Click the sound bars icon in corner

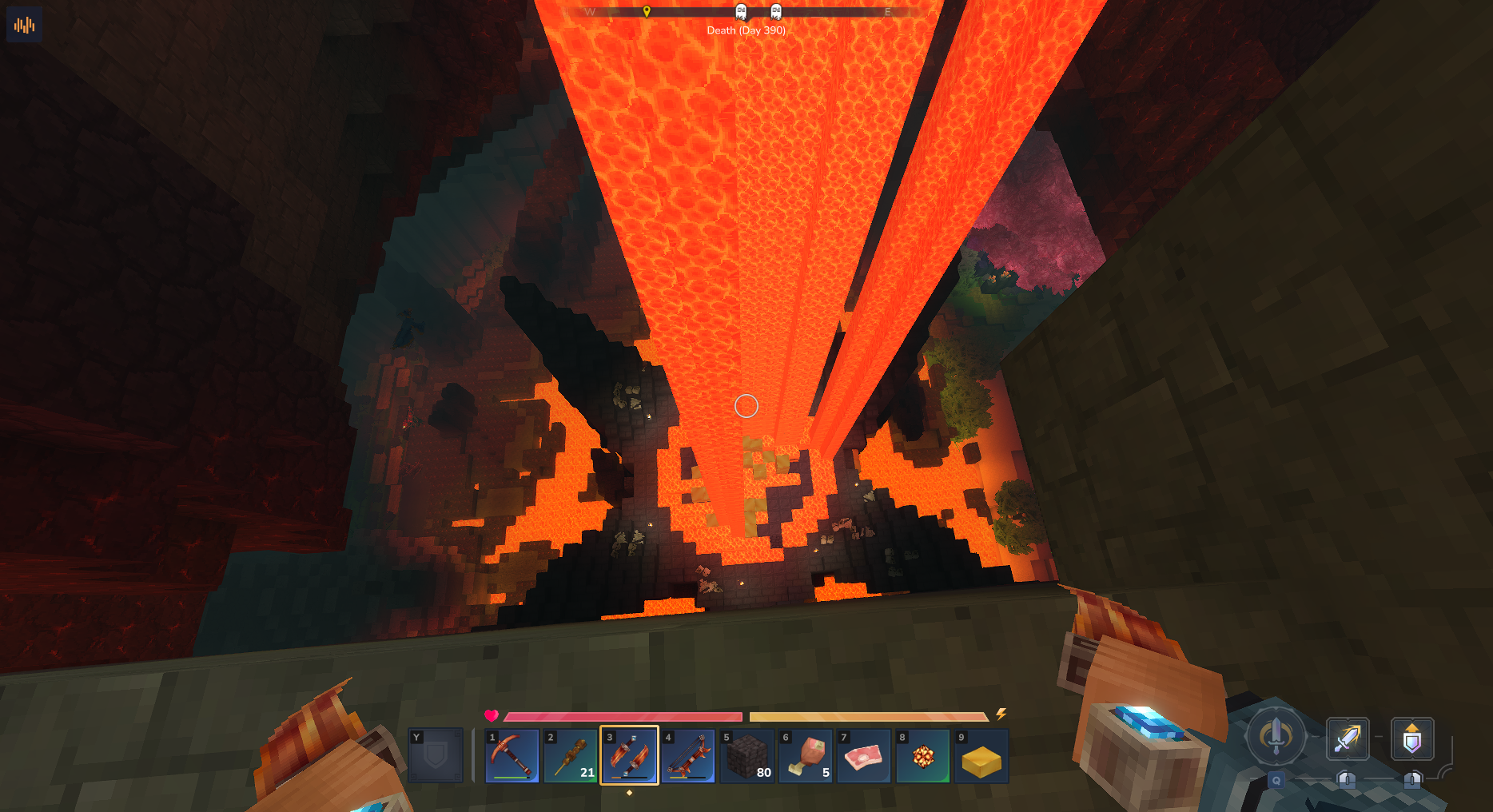pos(24,25)
